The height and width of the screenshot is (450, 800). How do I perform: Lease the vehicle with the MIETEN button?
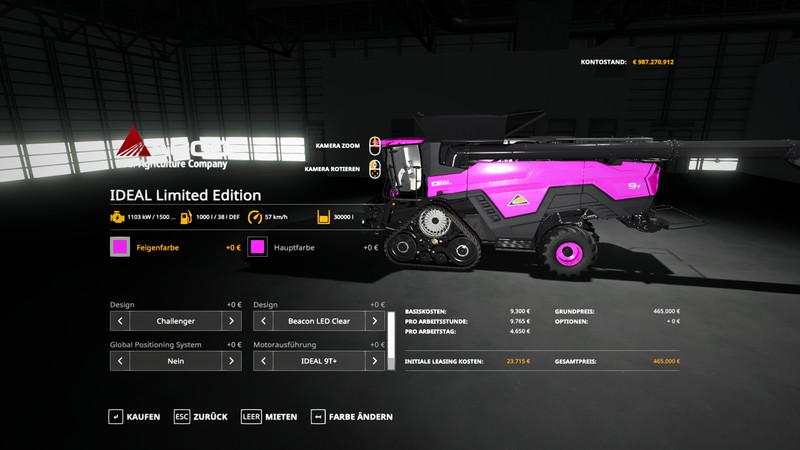point(269,416)
